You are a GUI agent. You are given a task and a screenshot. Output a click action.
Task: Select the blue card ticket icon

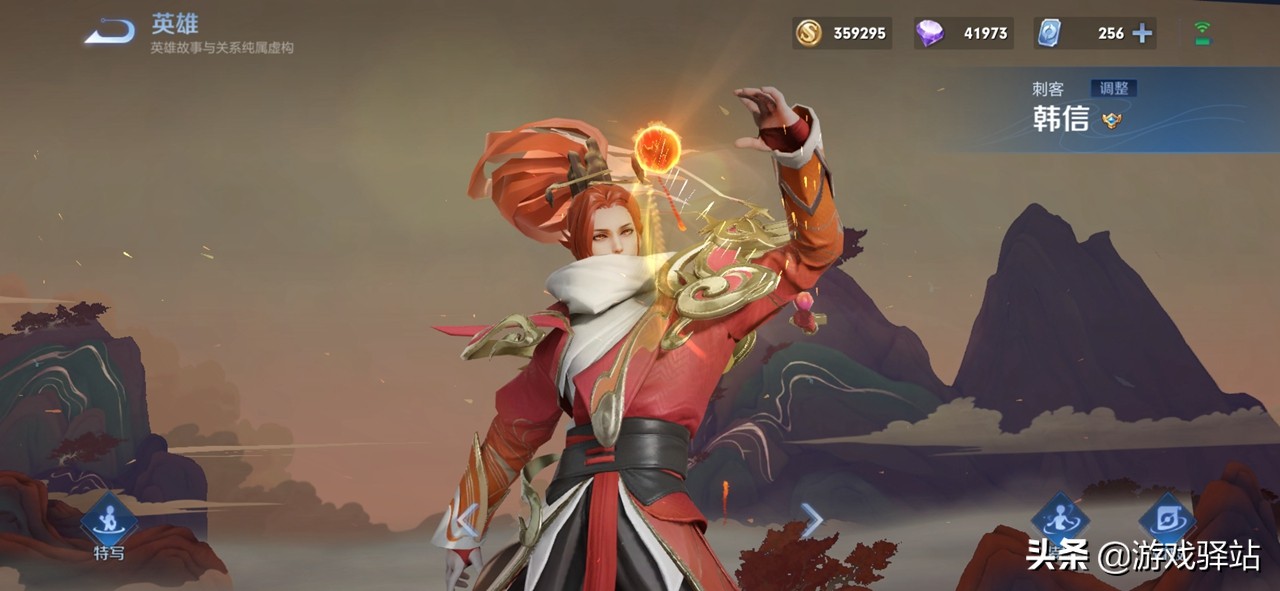1048,33
